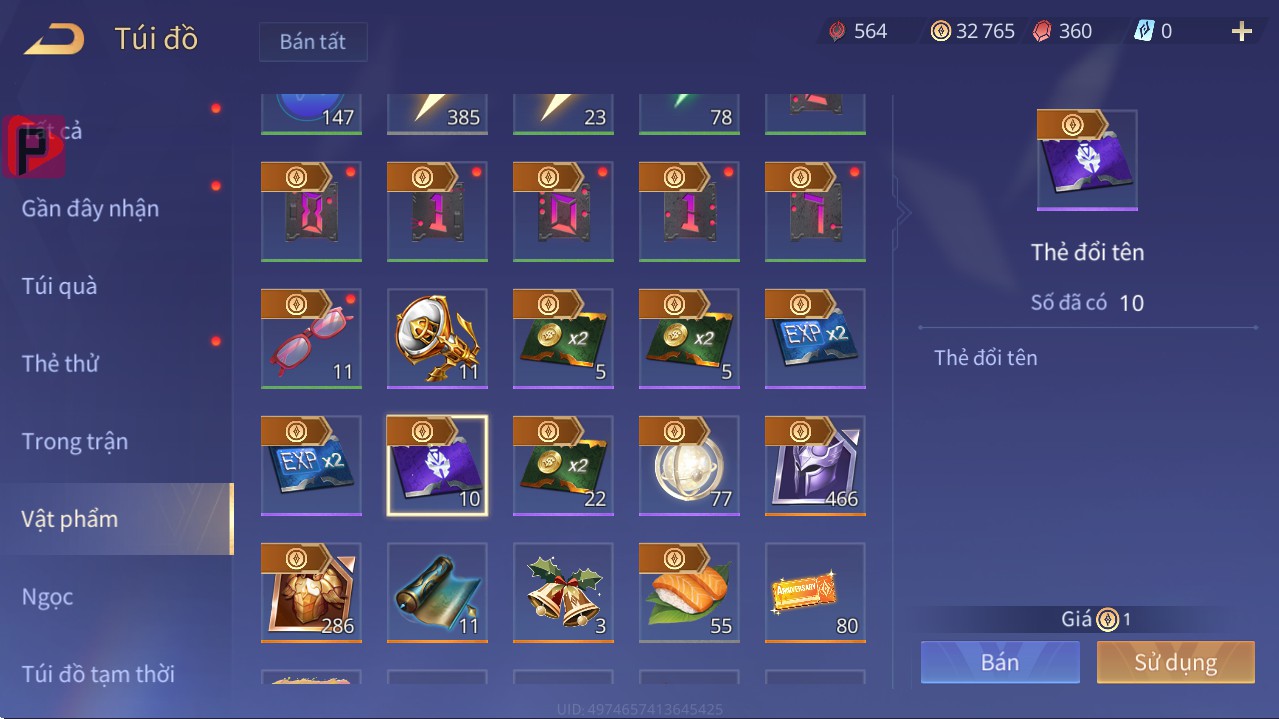Select the blue scroll item

coord(437,592)
